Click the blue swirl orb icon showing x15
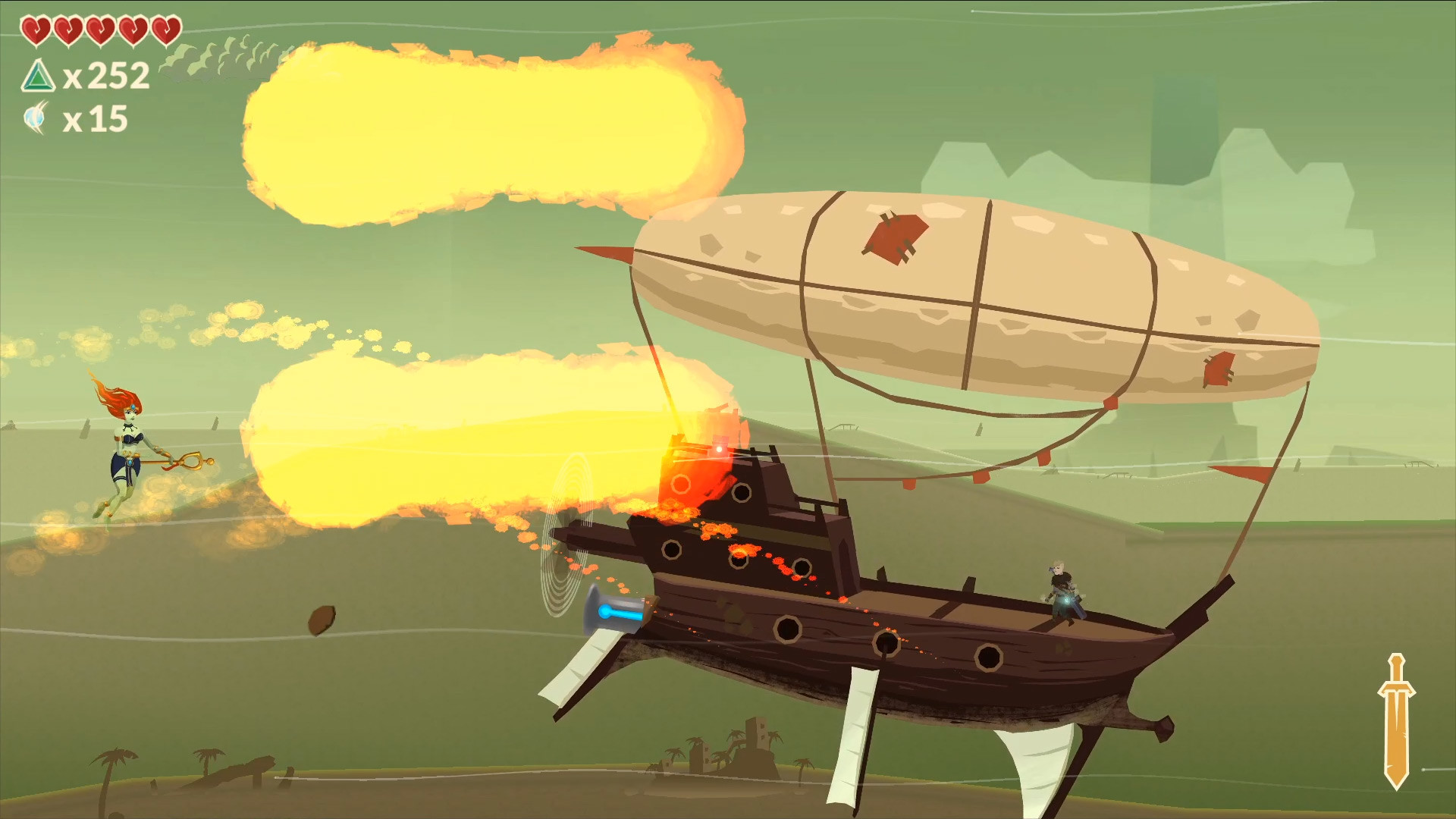The height and width of the screenshot is (819, 1456). click(35, 117)
